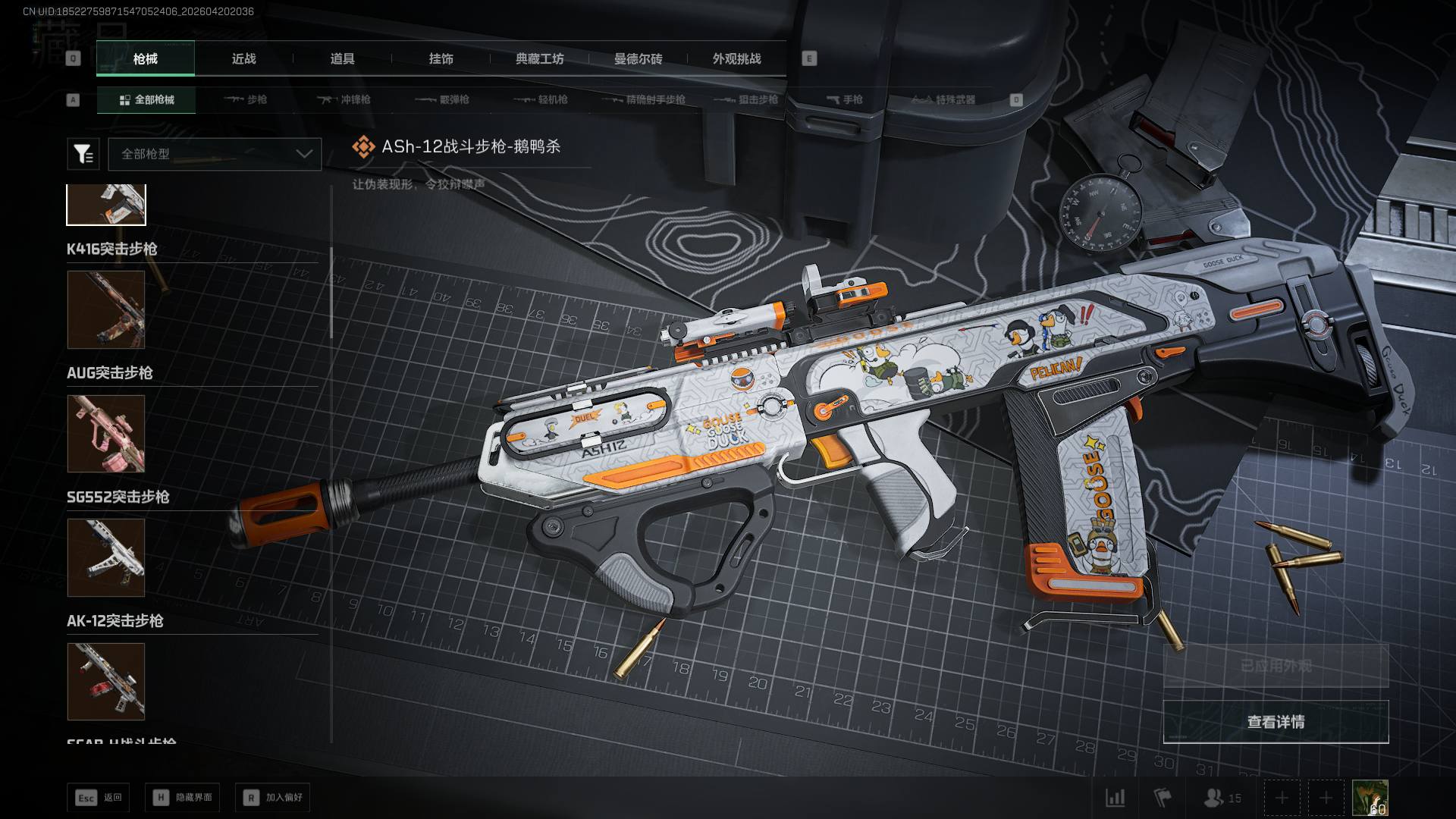Open the 曼德尔砖 tab

pyautogui.click(x=638, y=59)
